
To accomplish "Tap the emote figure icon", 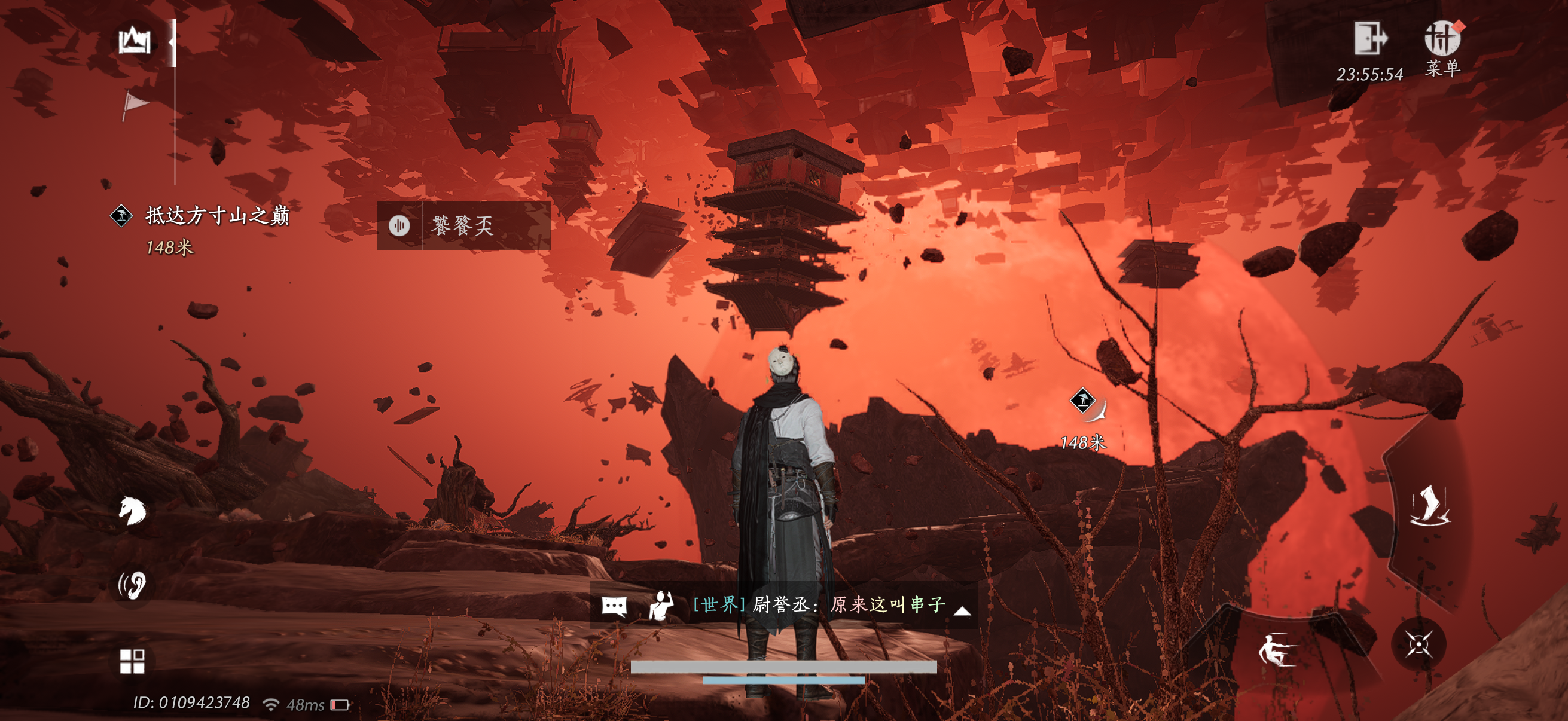I will (x=661, y=606).
